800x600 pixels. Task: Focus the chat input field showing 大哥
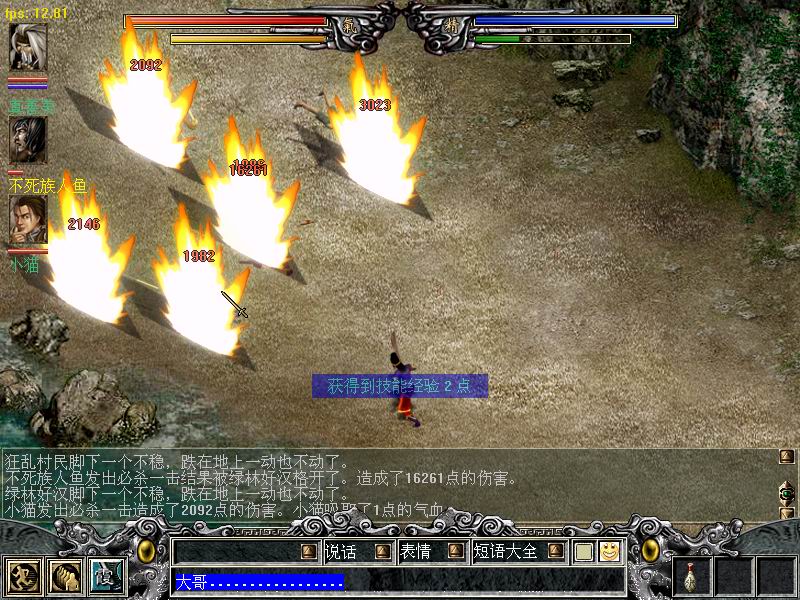coord(398,581)
